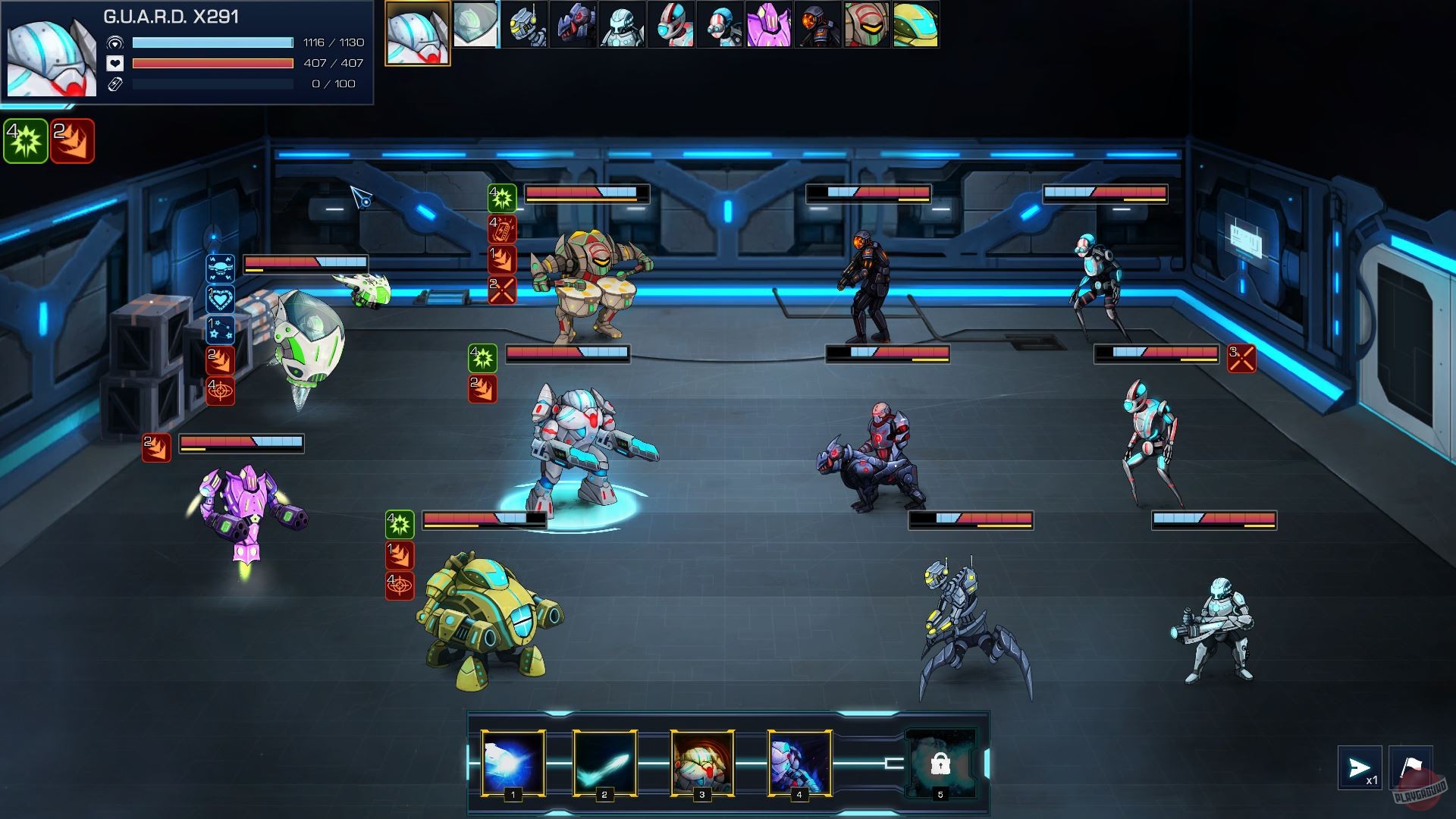Screen dimensions: 1456x819
Task: Click the locked fifth ability slot
Action: [x=940, y=762]
